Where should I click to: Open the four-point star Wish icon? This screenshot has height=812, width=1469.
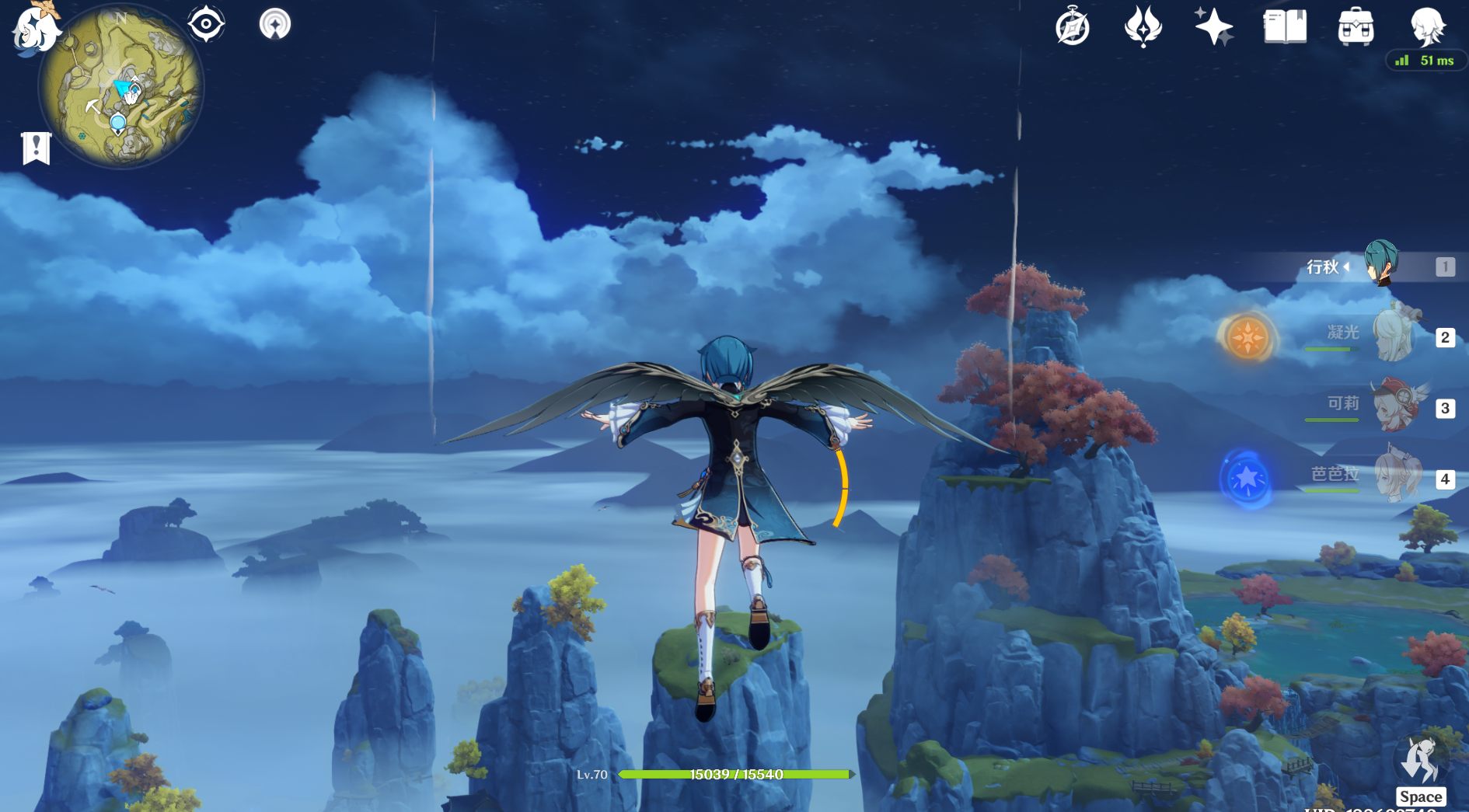1213,26
